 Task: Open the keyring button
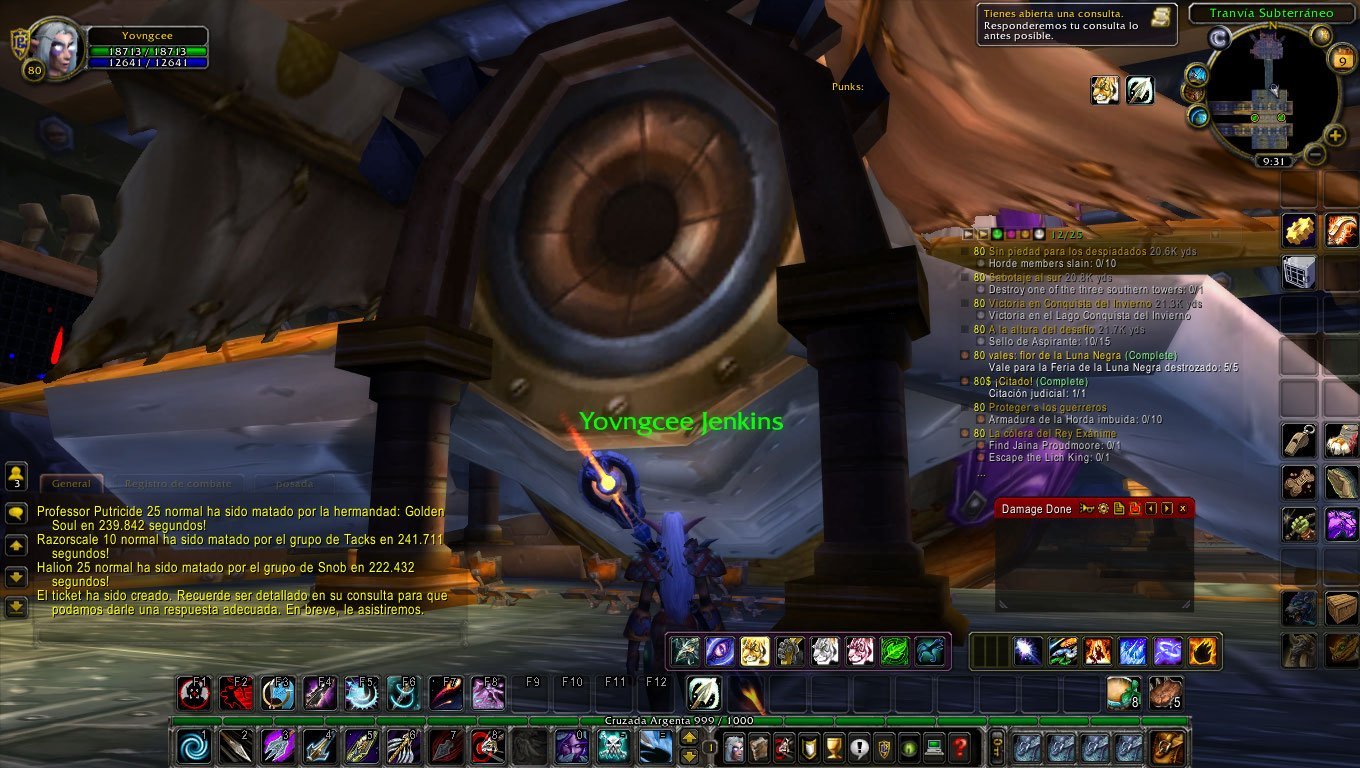point(996,747)
